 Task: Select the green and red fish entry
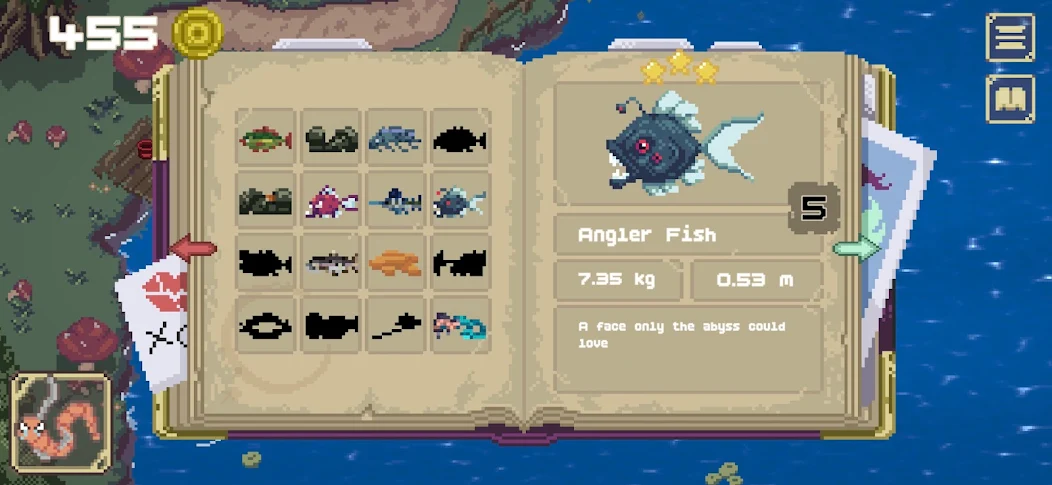(x=266, y=139)
